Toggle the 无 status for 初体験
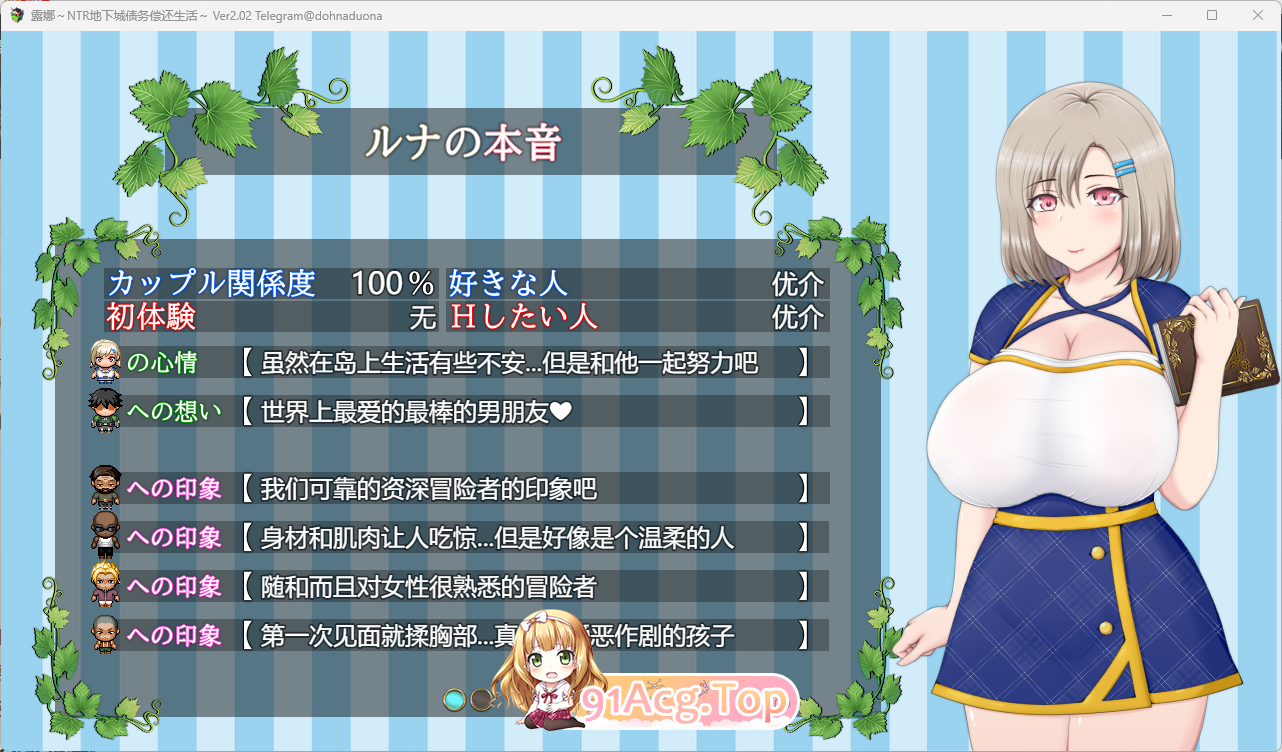The height and width of the screenshot is (752, 1282). coord(422,317)
